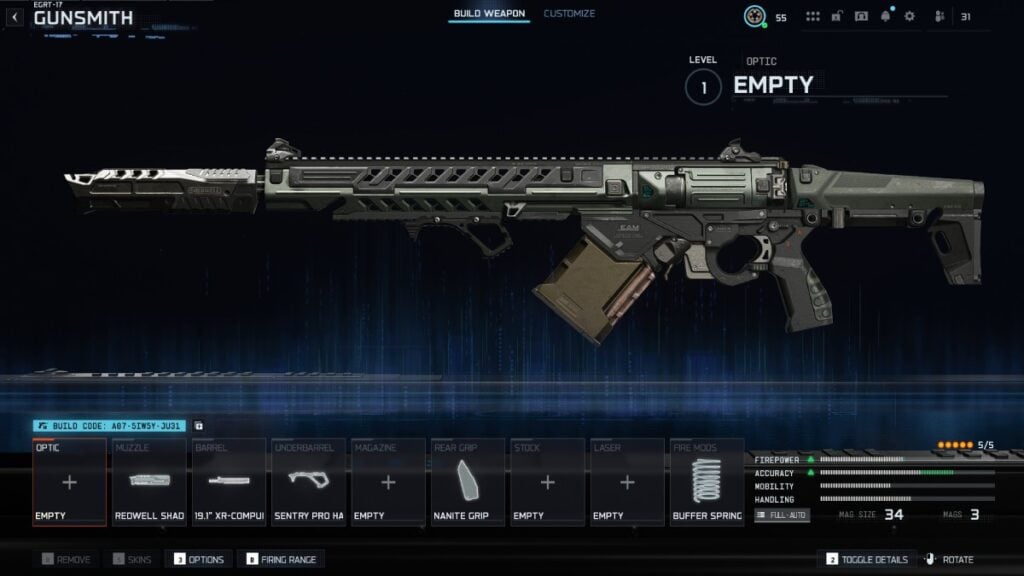The width and height of the screenshot is (1024, 576).
Task: Enter the Firing Range
Action: (x=282, y=560)
